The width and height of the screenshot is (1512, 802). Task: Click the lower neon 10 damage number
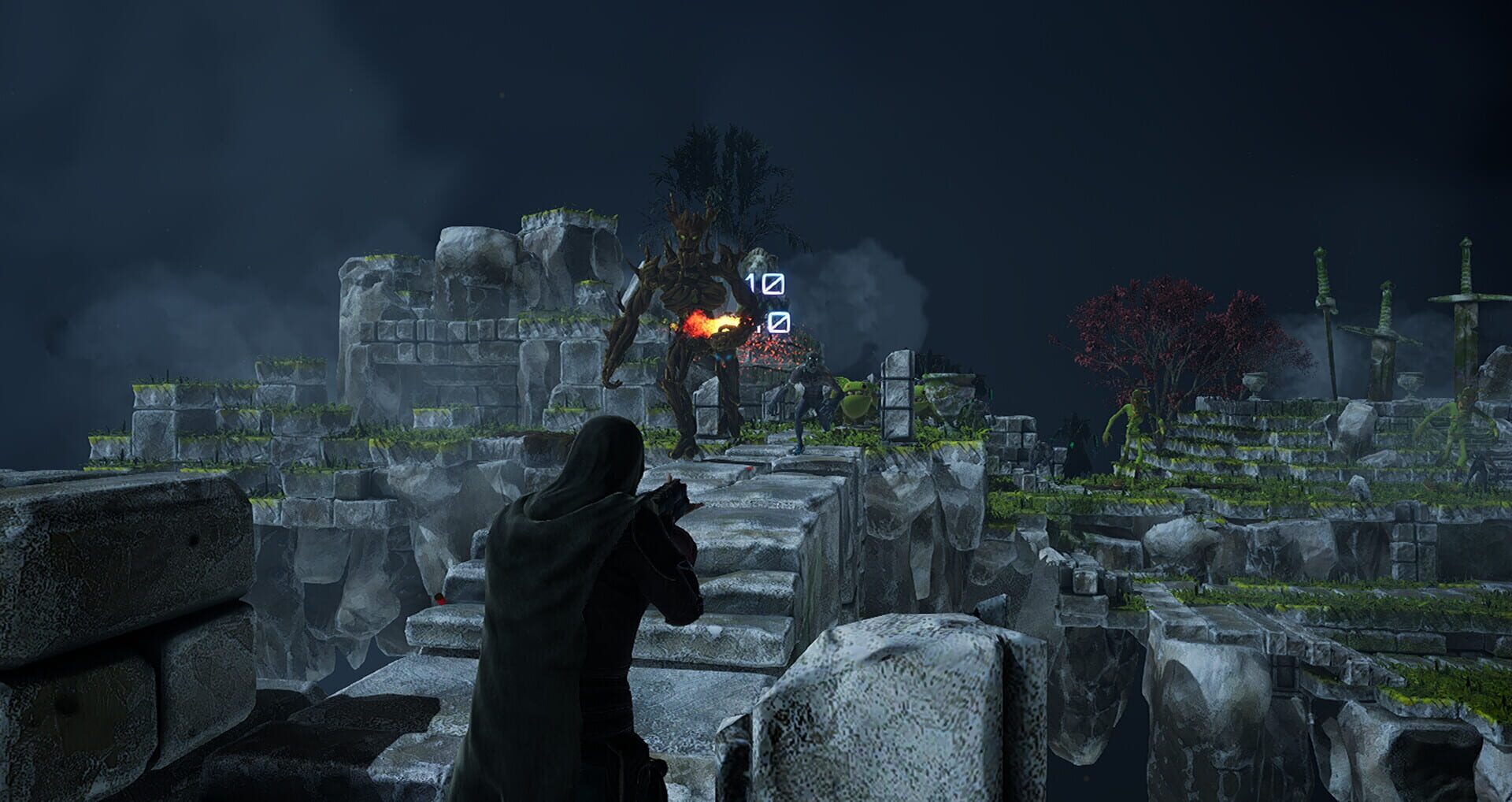(x=780, y=321)
